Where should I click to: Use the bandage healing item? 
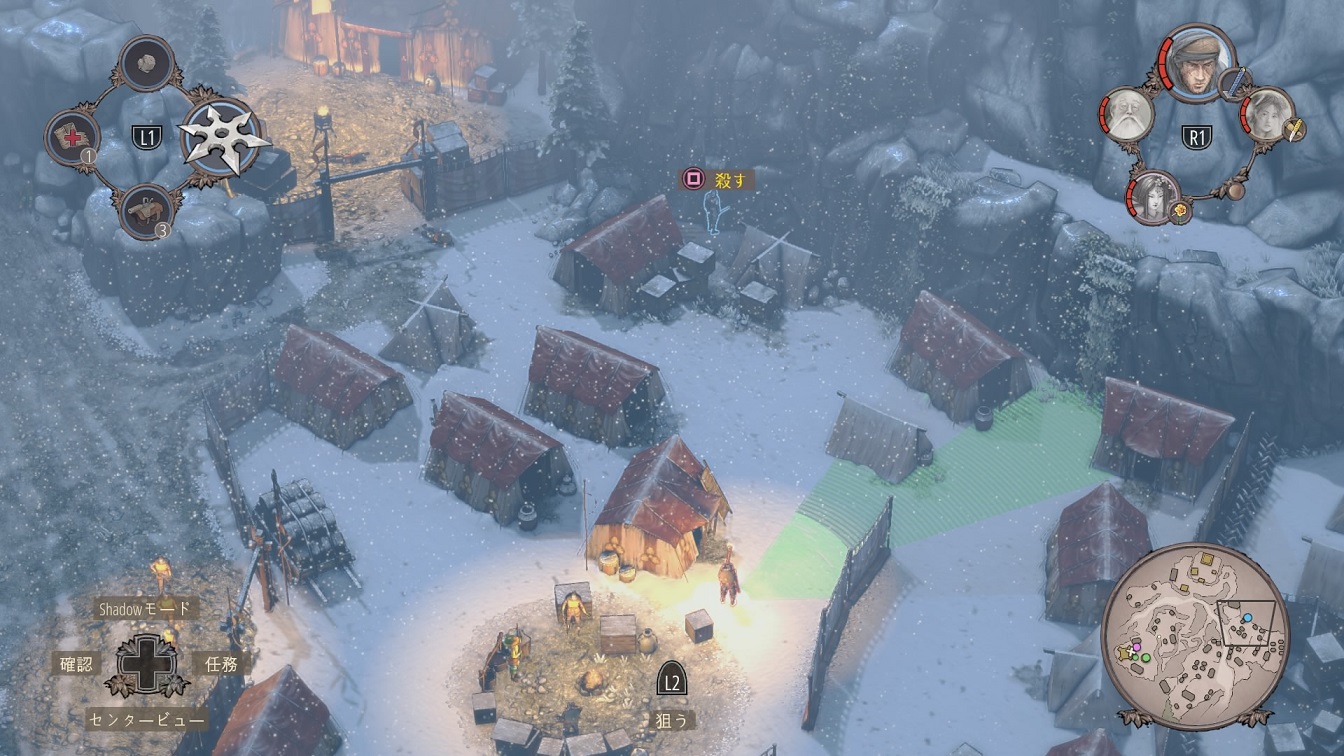point(72,138)
